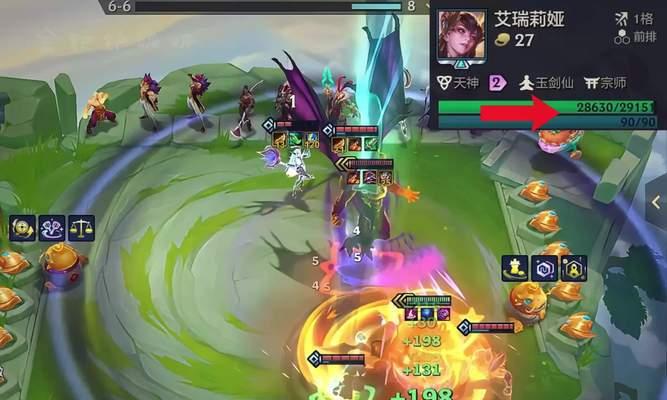Open the balance scales augment icon
The image size is (667, 400).
pyautogui.click(x=81, y=228)
